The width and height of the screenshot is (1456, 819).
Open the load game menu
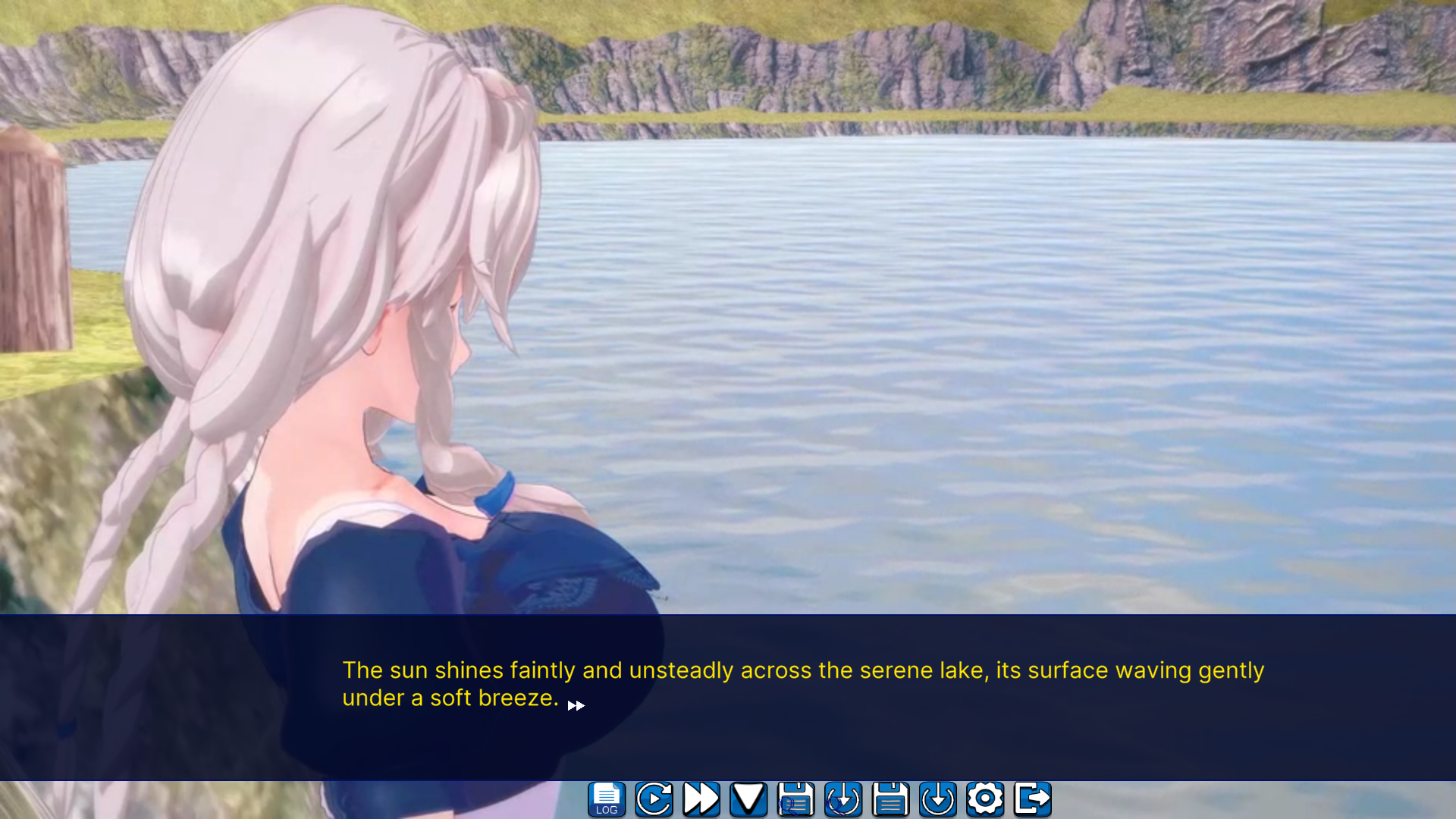[938, 798]
